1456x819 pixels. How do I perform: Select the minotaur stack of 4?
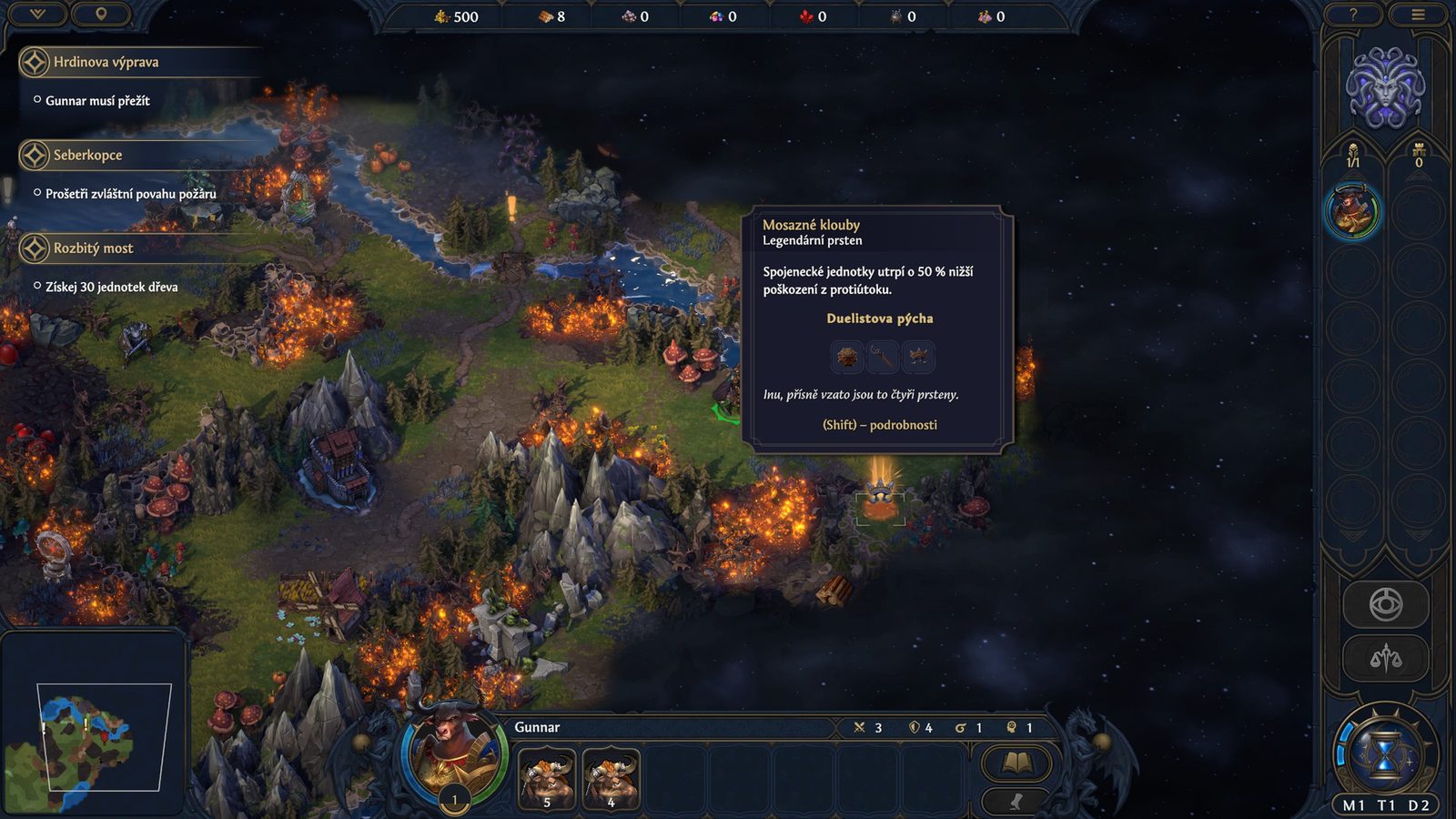coord(611,778)
